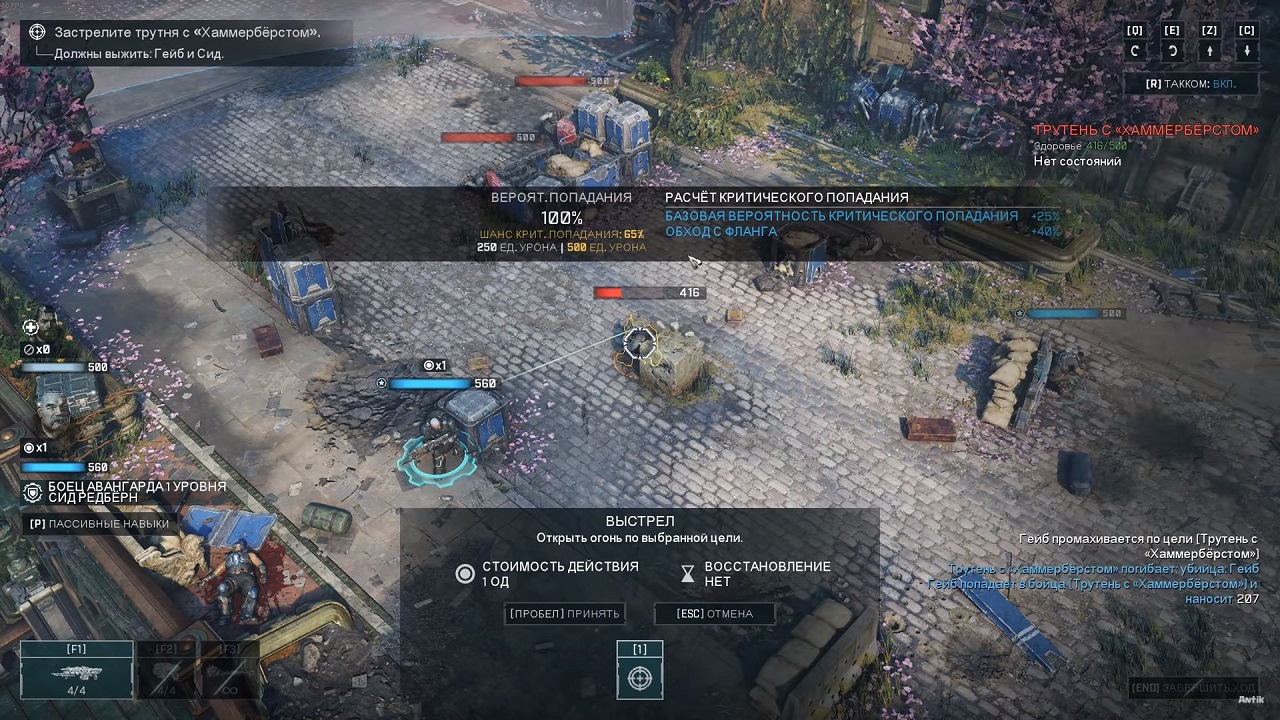The height and width of the screenshot is (720, 1280).
Task: Click the hourglass recovery icon in Выстрел panel
Action: pos(687,573)
